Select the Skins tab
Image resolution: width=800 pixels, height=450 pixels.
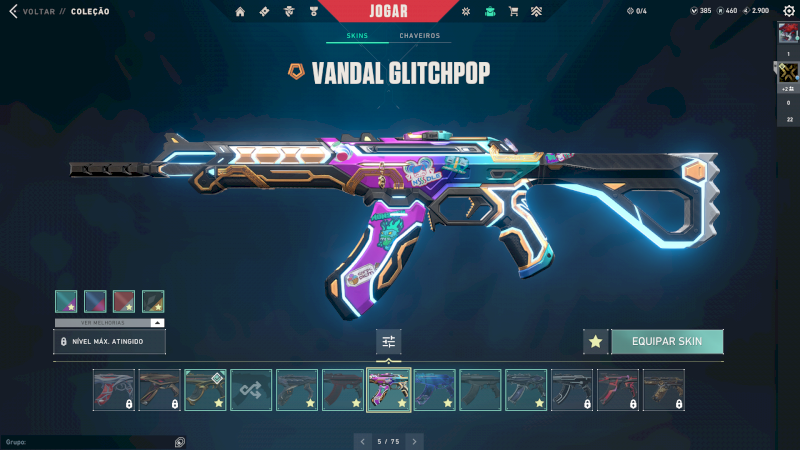tap(357, 36)
